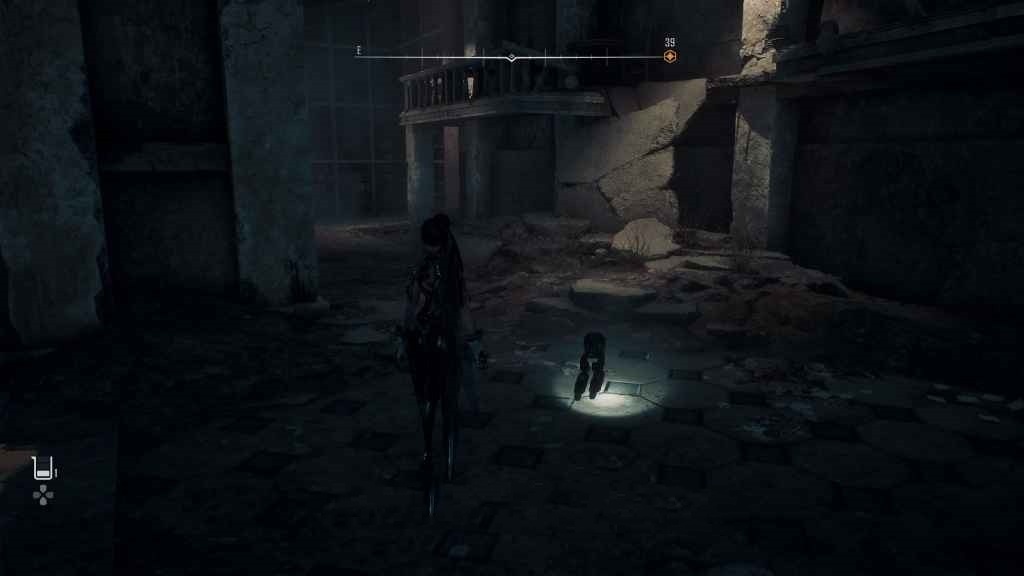Viewport: 1024px width, 576px height.
Task: Select the orange objective marker on the compass
Action: tap(670, 57)
